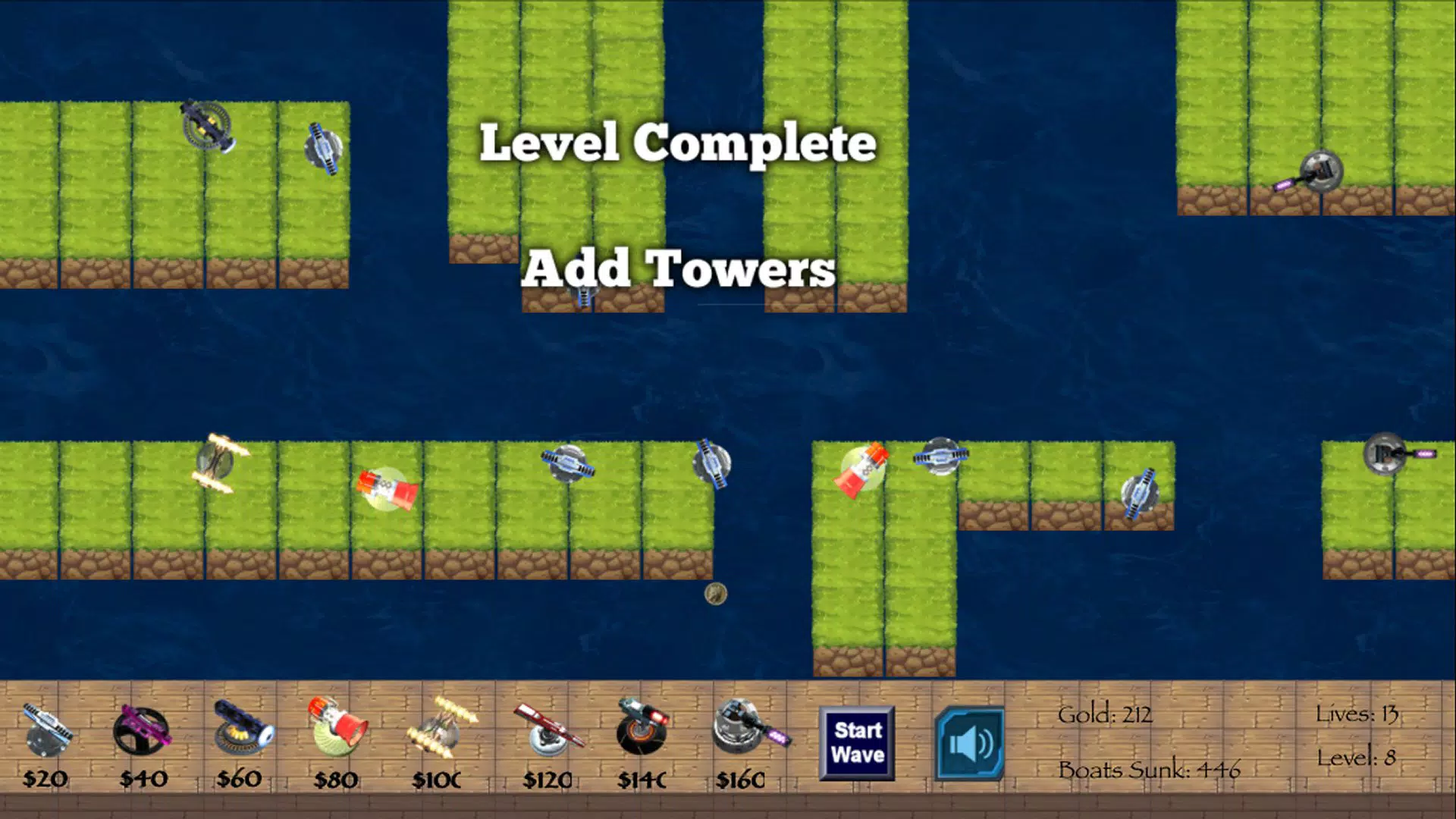Collect the floating gold coin in the water
The width and height of the screenshot is (1456, 819).
pos(717,596)
